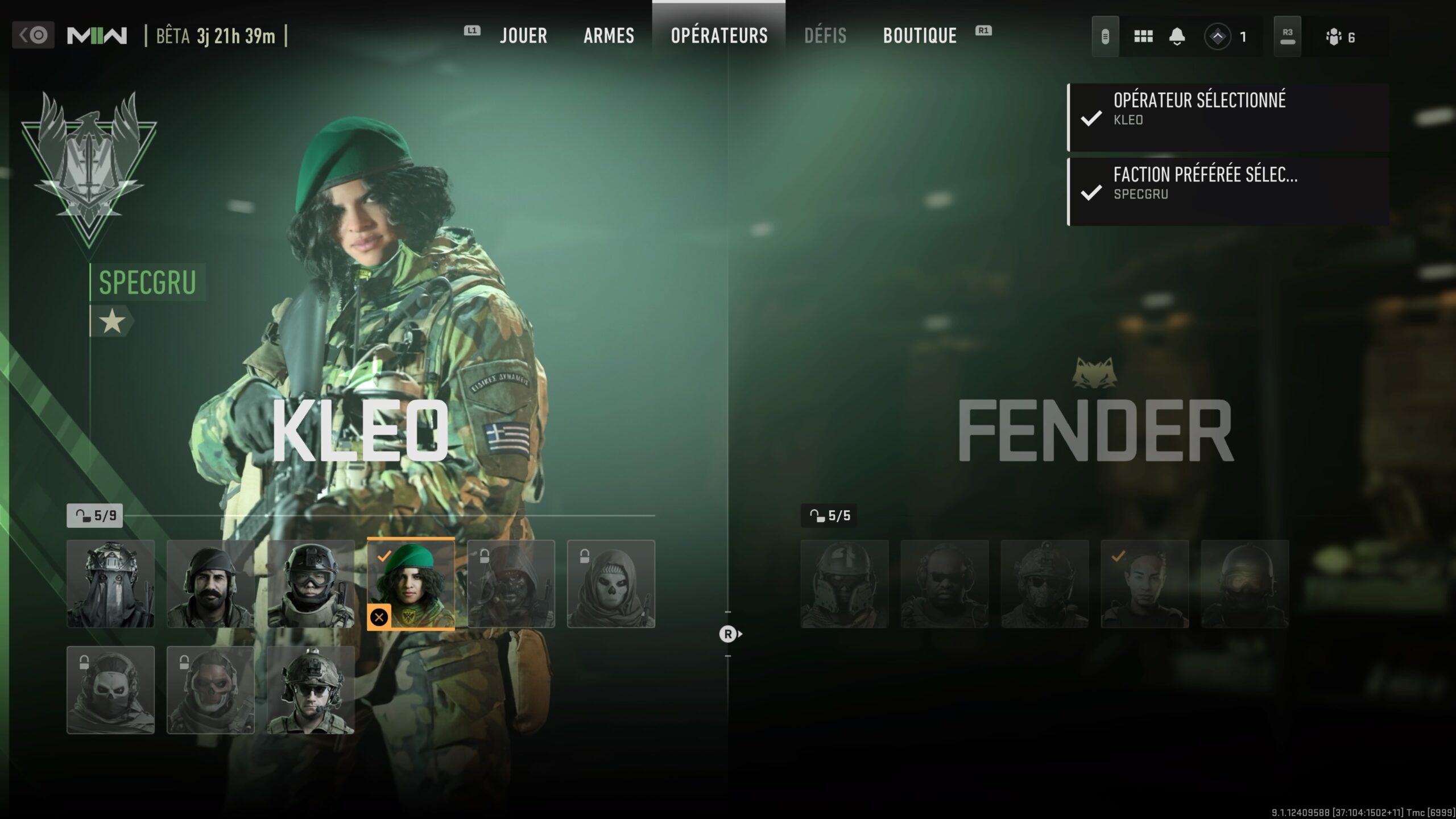Select the locked red skull mask operator

(x=210, y=689)
